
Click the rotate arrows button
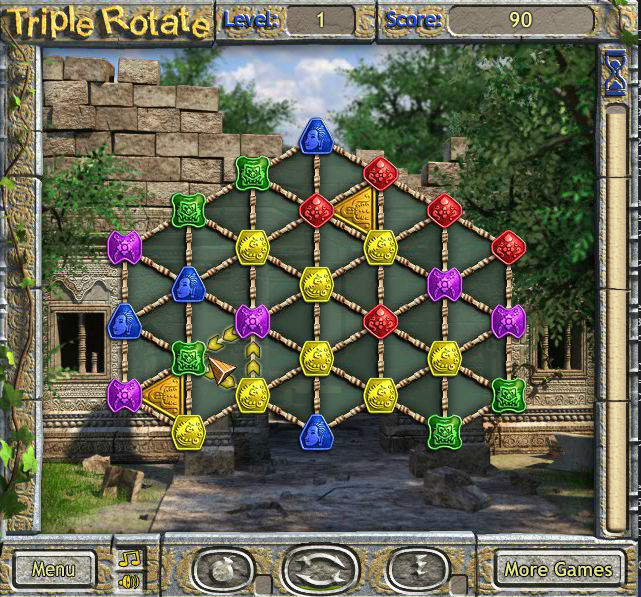coord(320,570)
